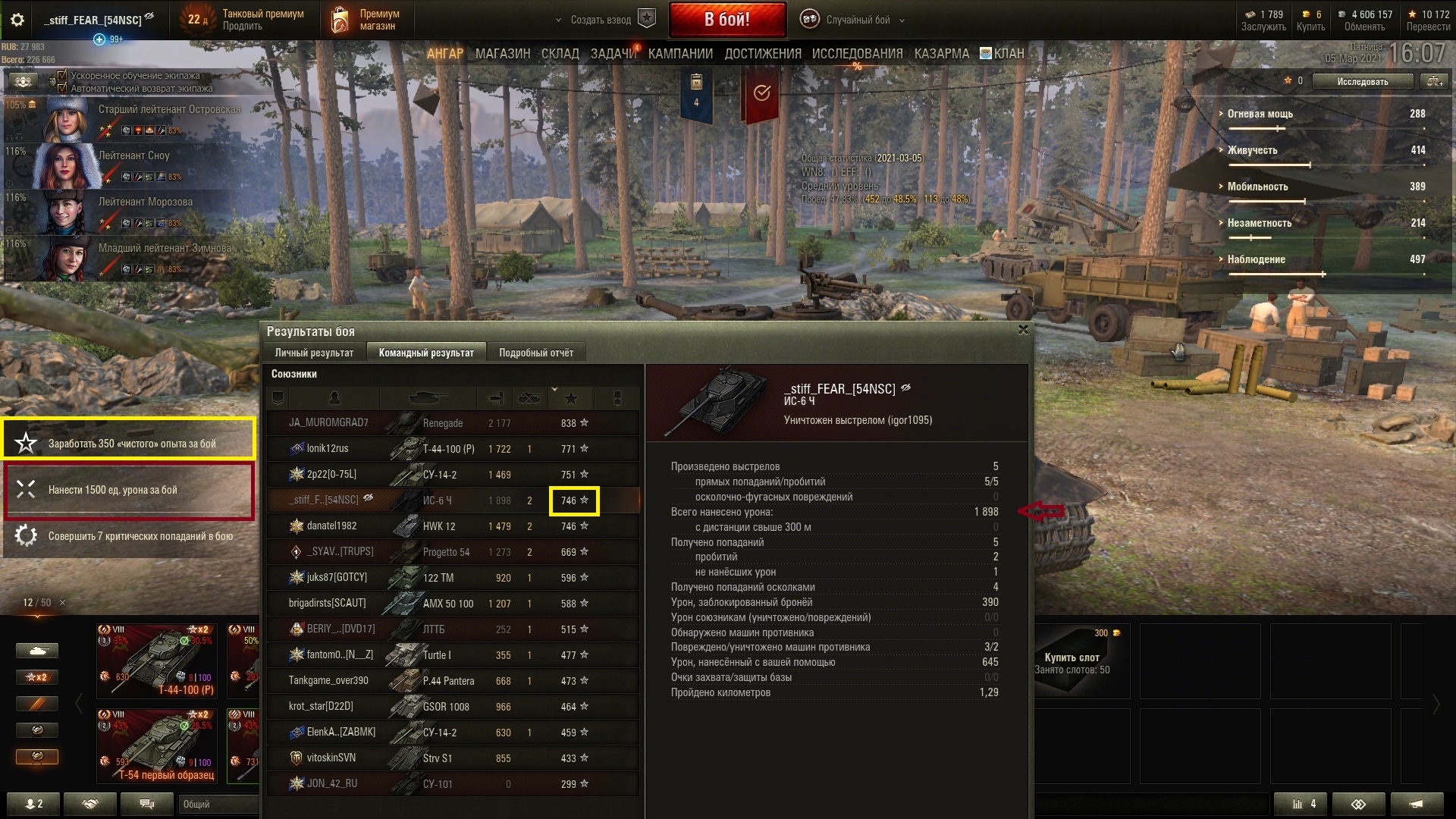Viewport: 1456px width, 819px height.
Task: Click the Исследовать button
Action: 1362,81
